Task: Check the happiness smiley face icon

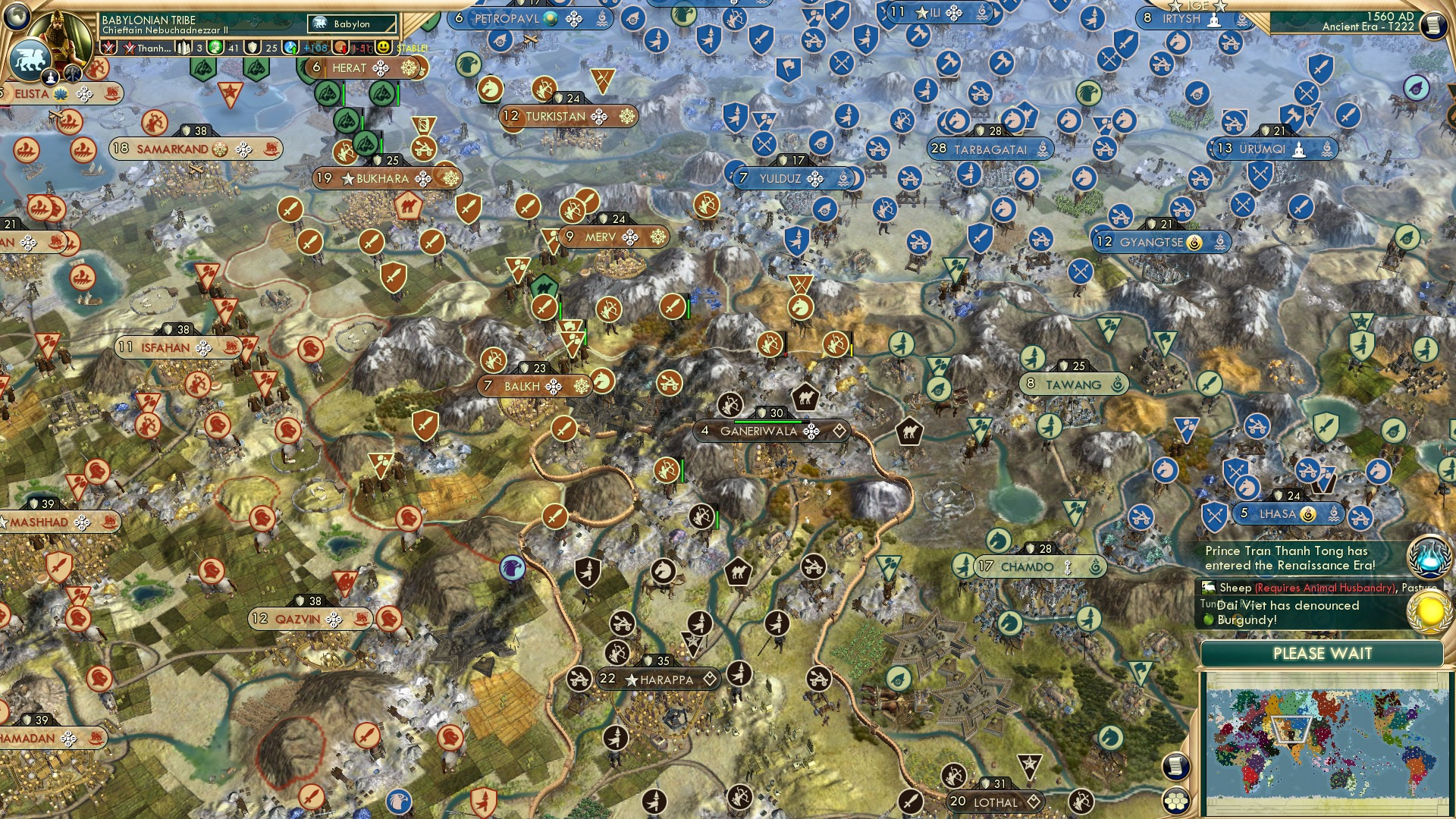Action: click(384, 47)
